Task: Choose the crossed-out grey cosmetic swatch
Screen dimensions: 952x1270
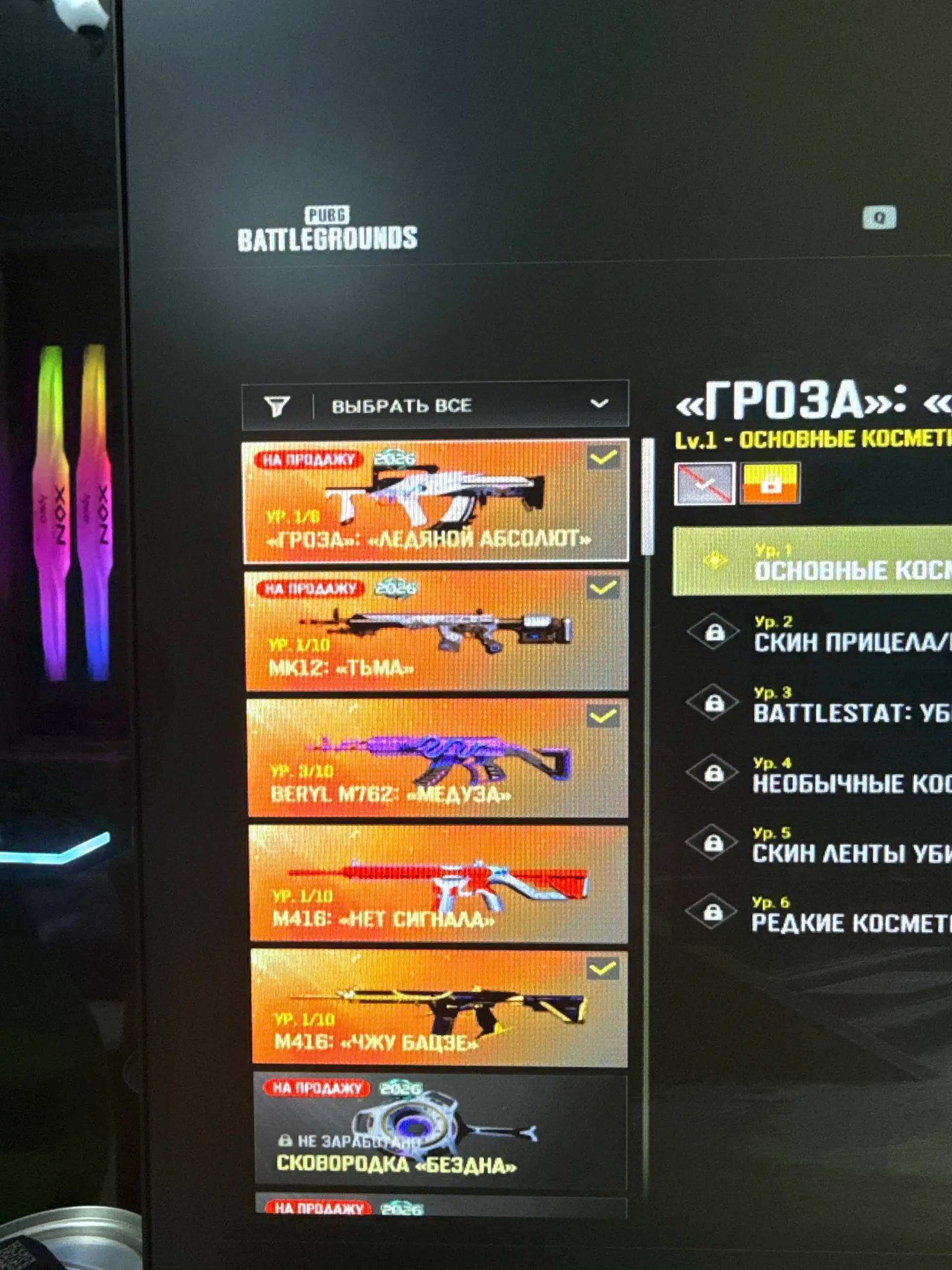Action: click(704, 483)
